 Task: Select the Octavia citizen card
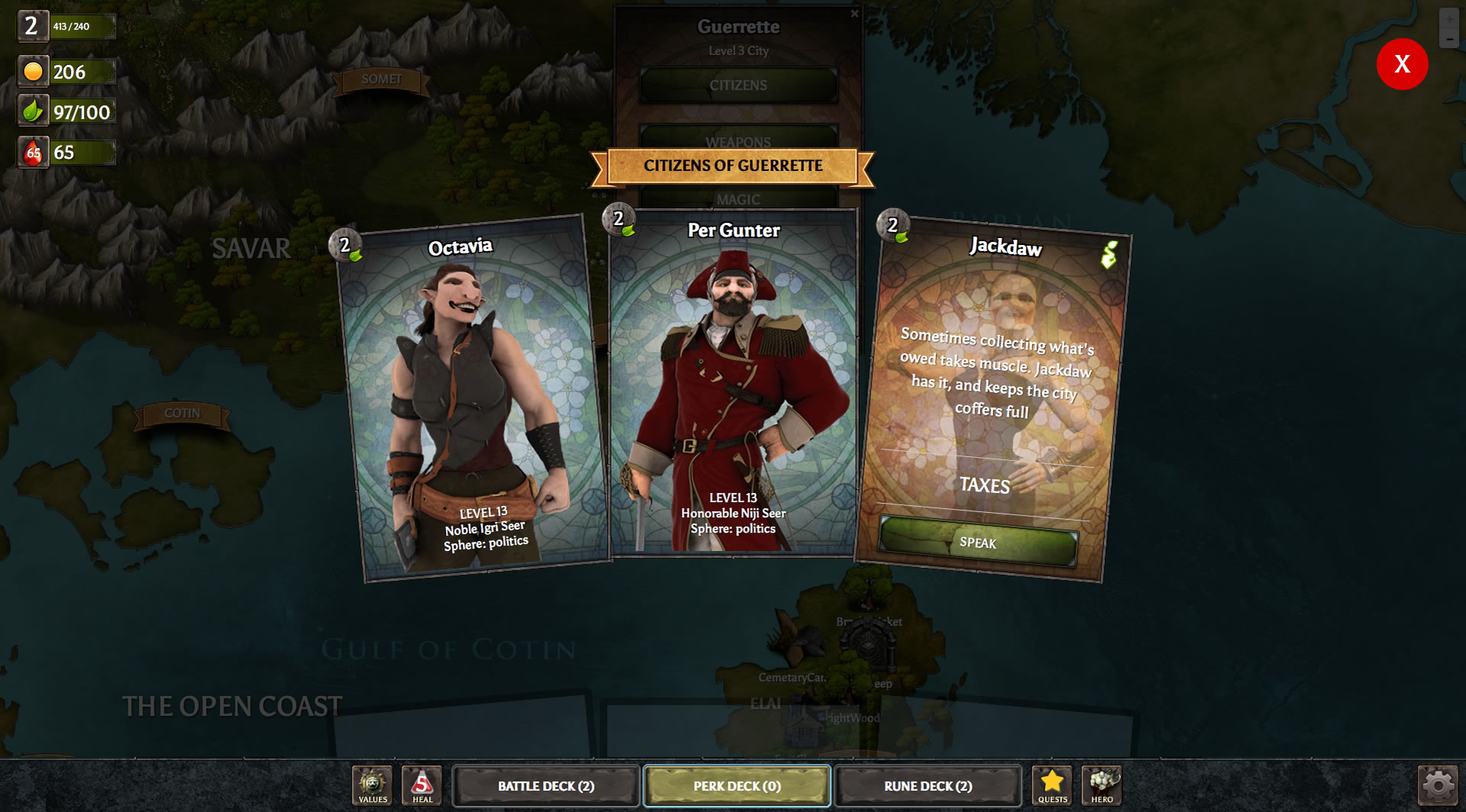click(473, 397)
